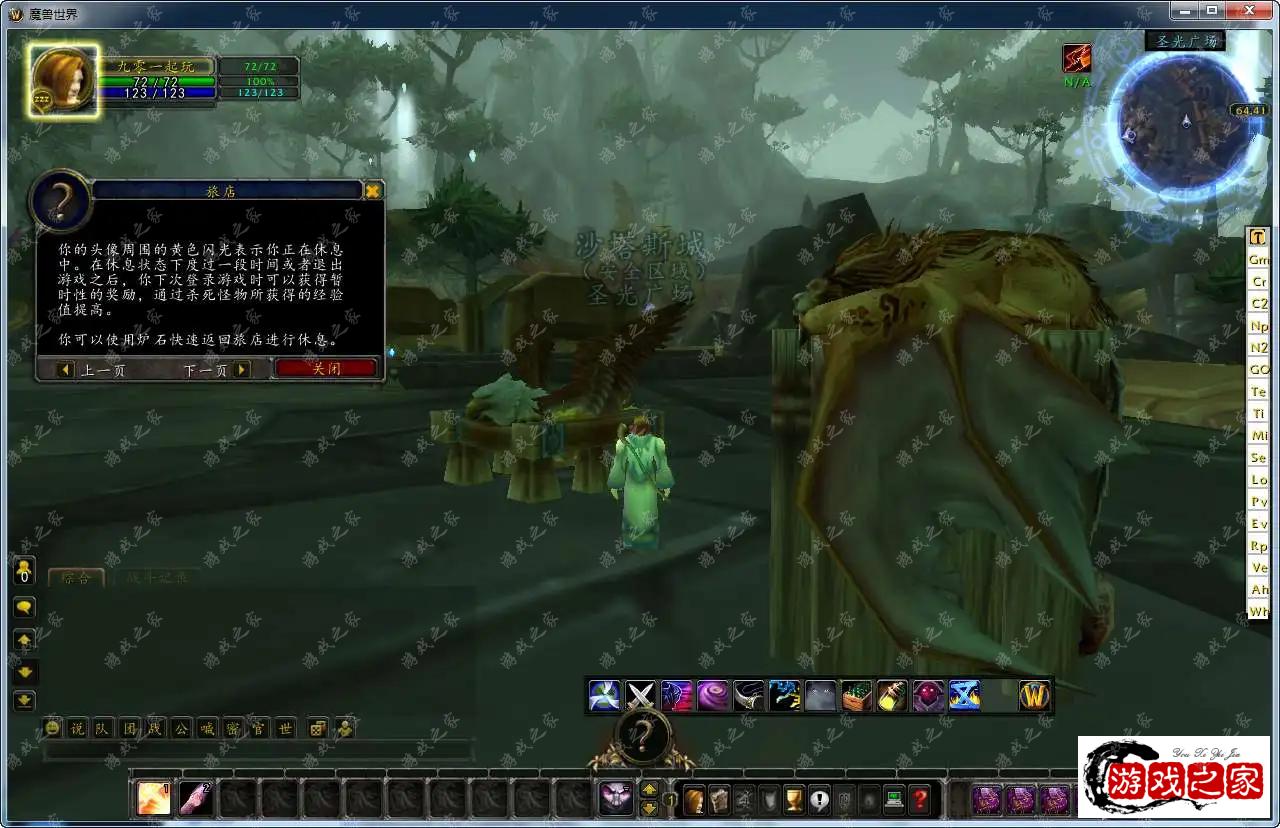
Task: Choose the 队 (party) chat channel button
Action: [103, 729]
